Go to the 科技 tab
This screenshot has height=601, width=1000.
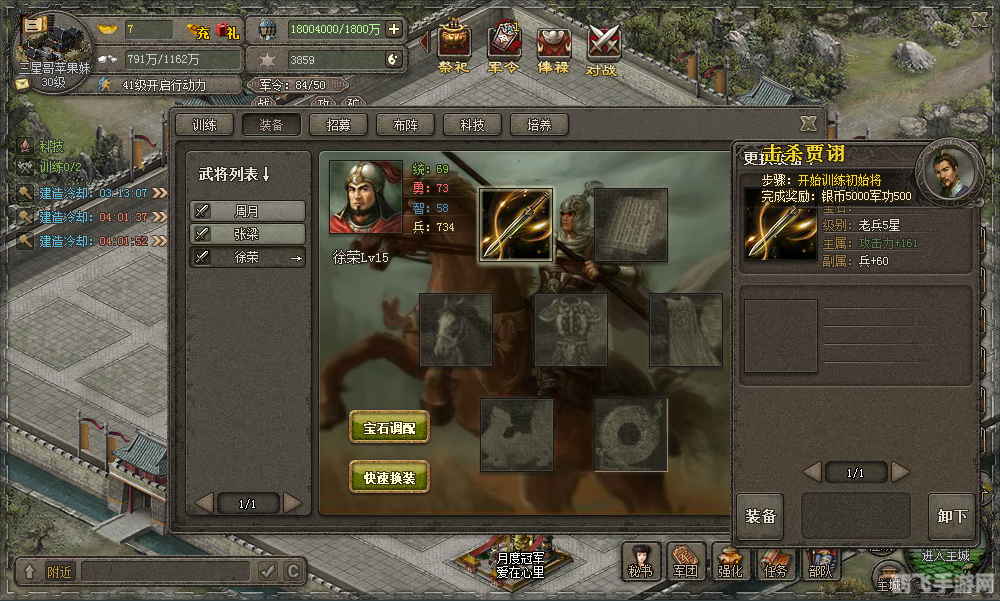click(472, 125)
